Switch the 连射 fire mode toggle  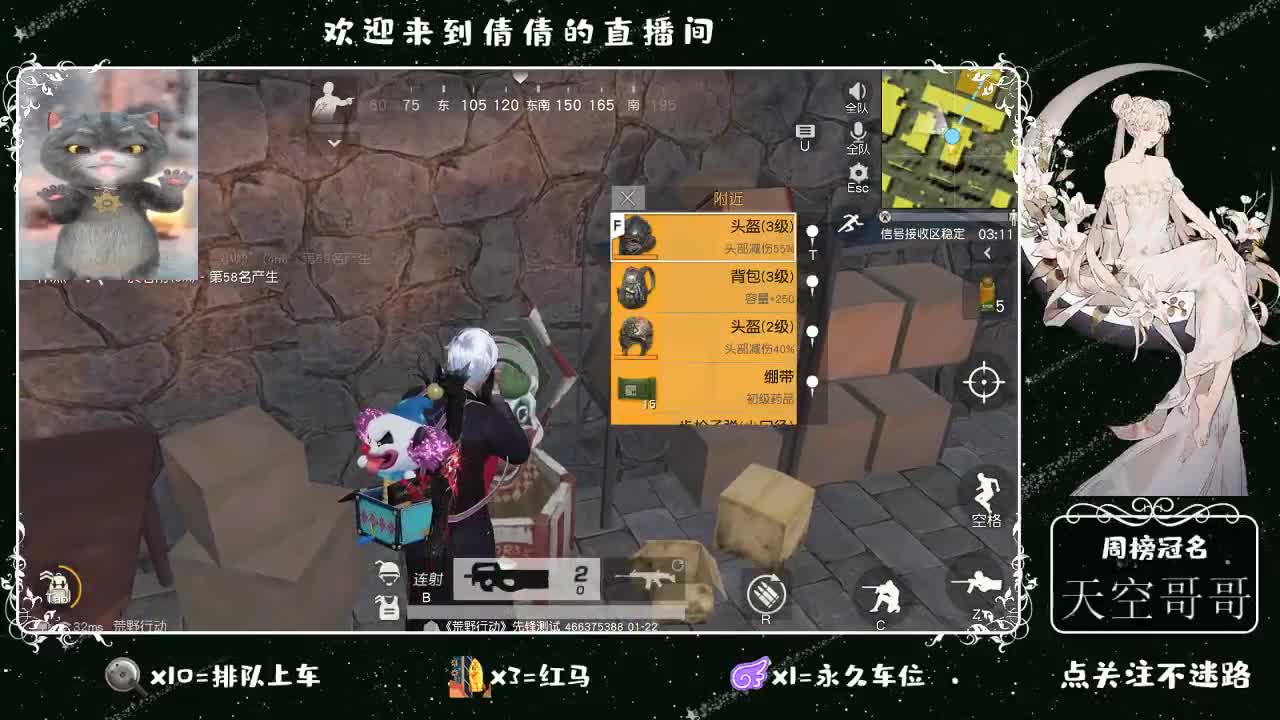tap(427, 583)
